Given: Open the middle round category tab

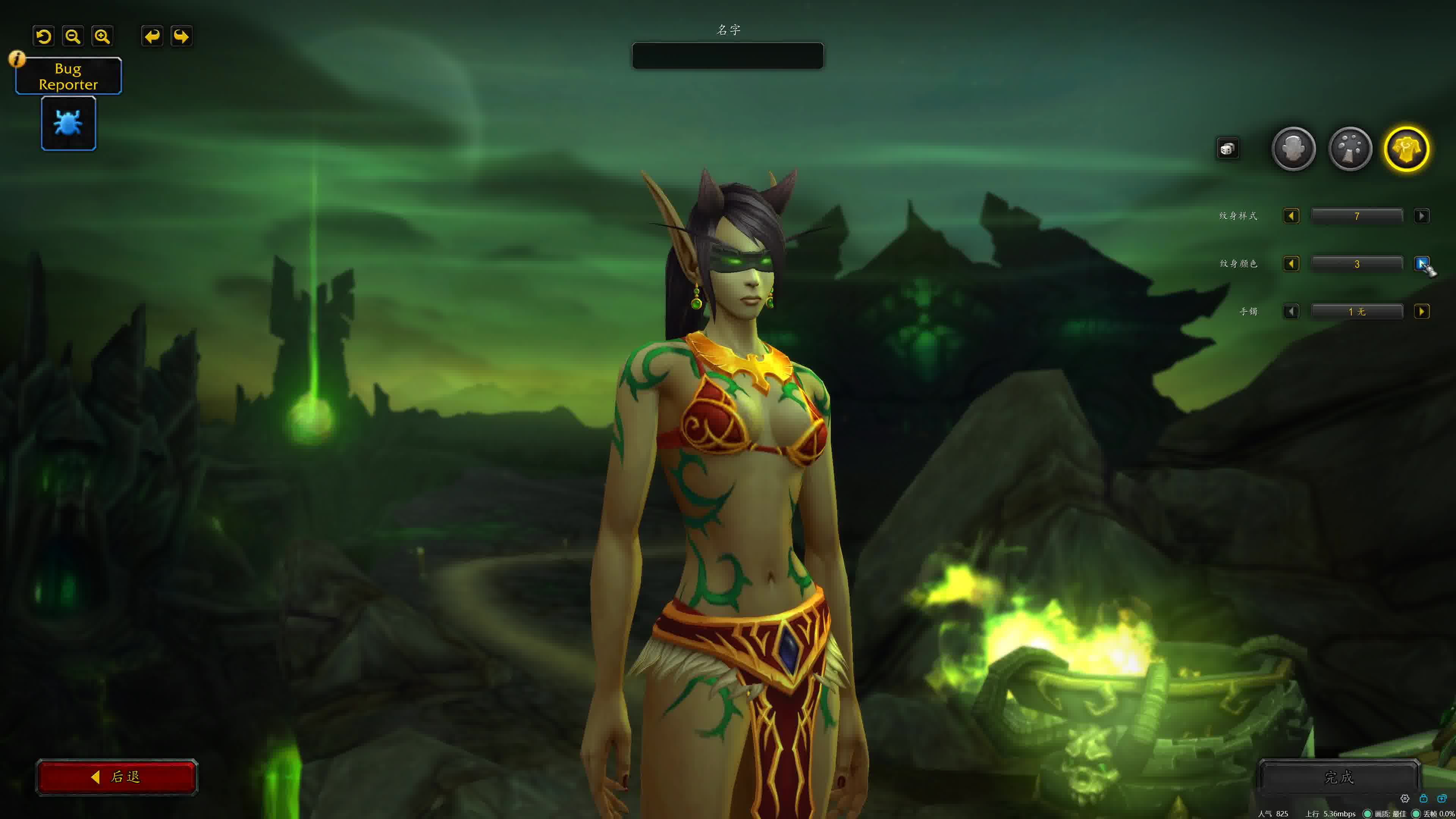Looking at the screenshot, I should (x=1350, y=149).
